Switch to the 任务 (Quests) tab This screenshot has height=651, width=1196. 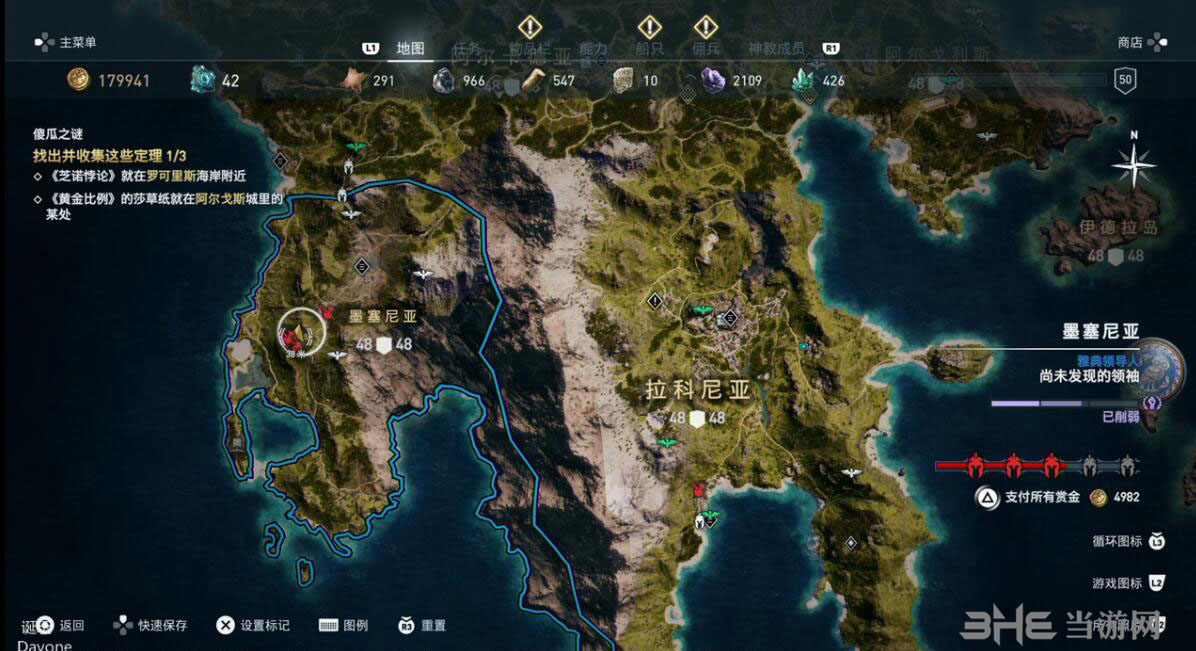pyautogui.click(x=467, y=48)
